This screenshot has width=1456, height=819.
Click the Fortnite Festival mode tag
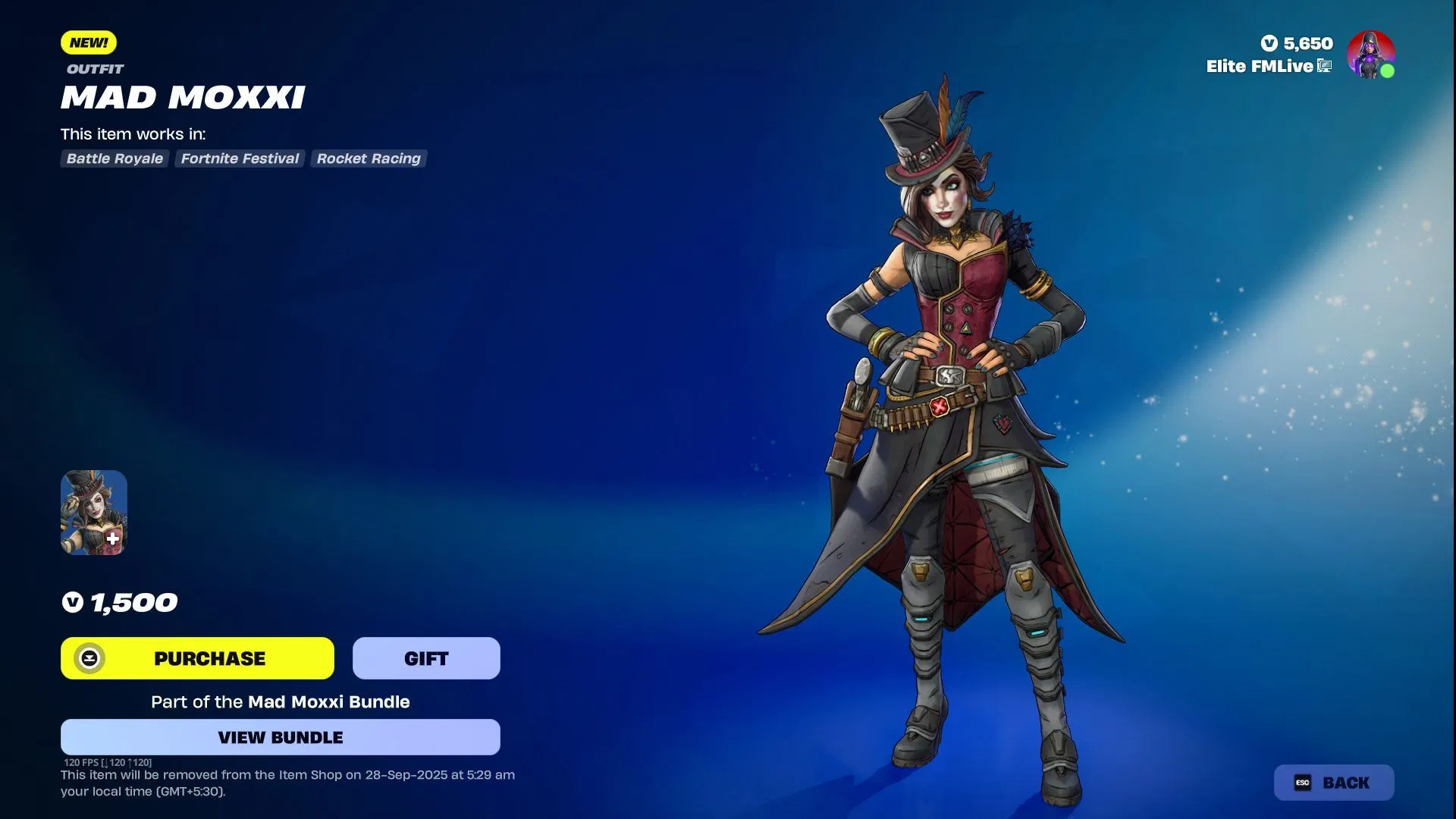point(240,158)
